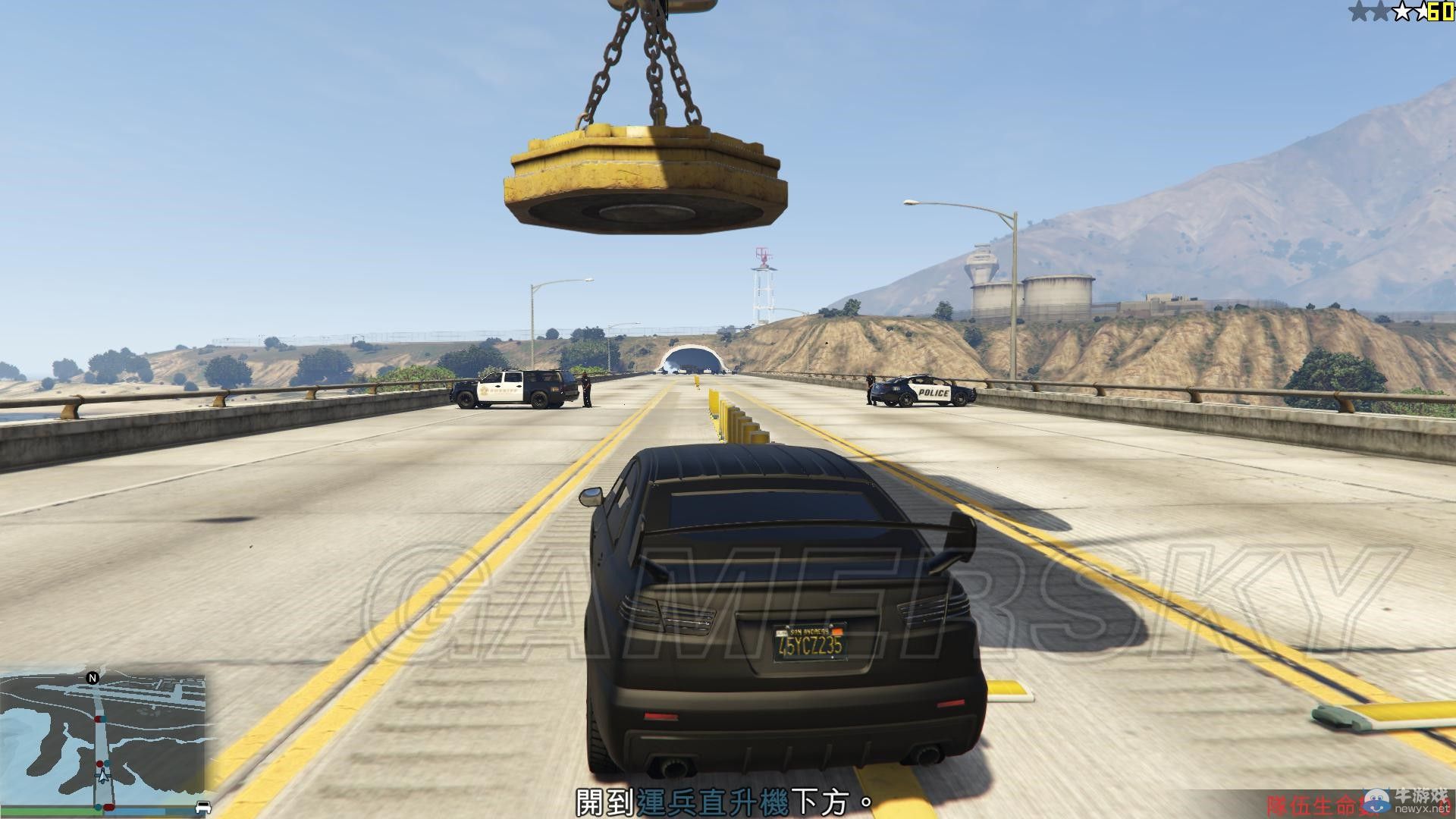This screenshot has width=1456, height=819.
Task: Select the white car icon on the minimap
Action: pos(203,806)
